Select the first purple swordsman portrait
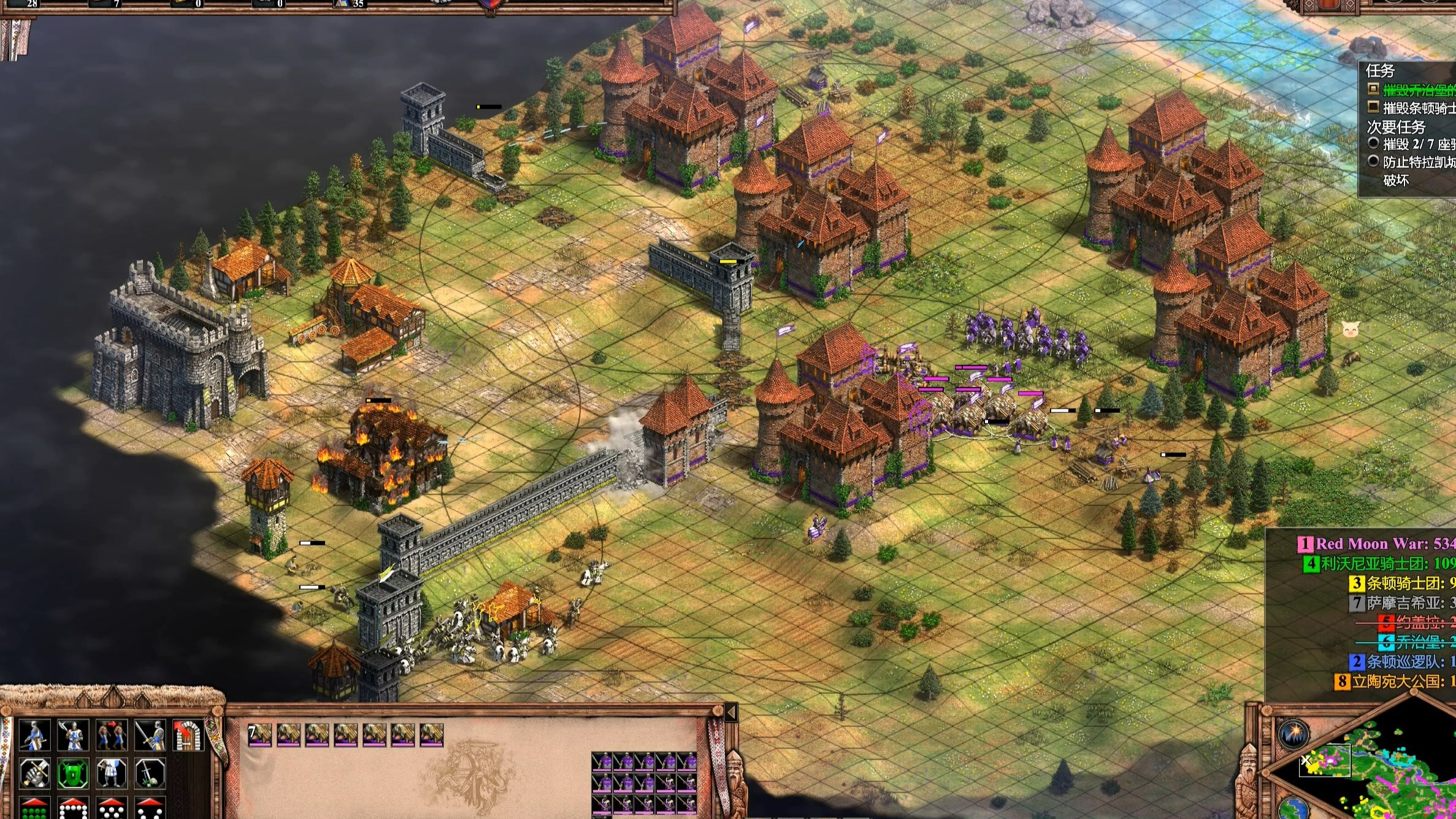The width and height of the screenshot is (1456, 819). 602,763
